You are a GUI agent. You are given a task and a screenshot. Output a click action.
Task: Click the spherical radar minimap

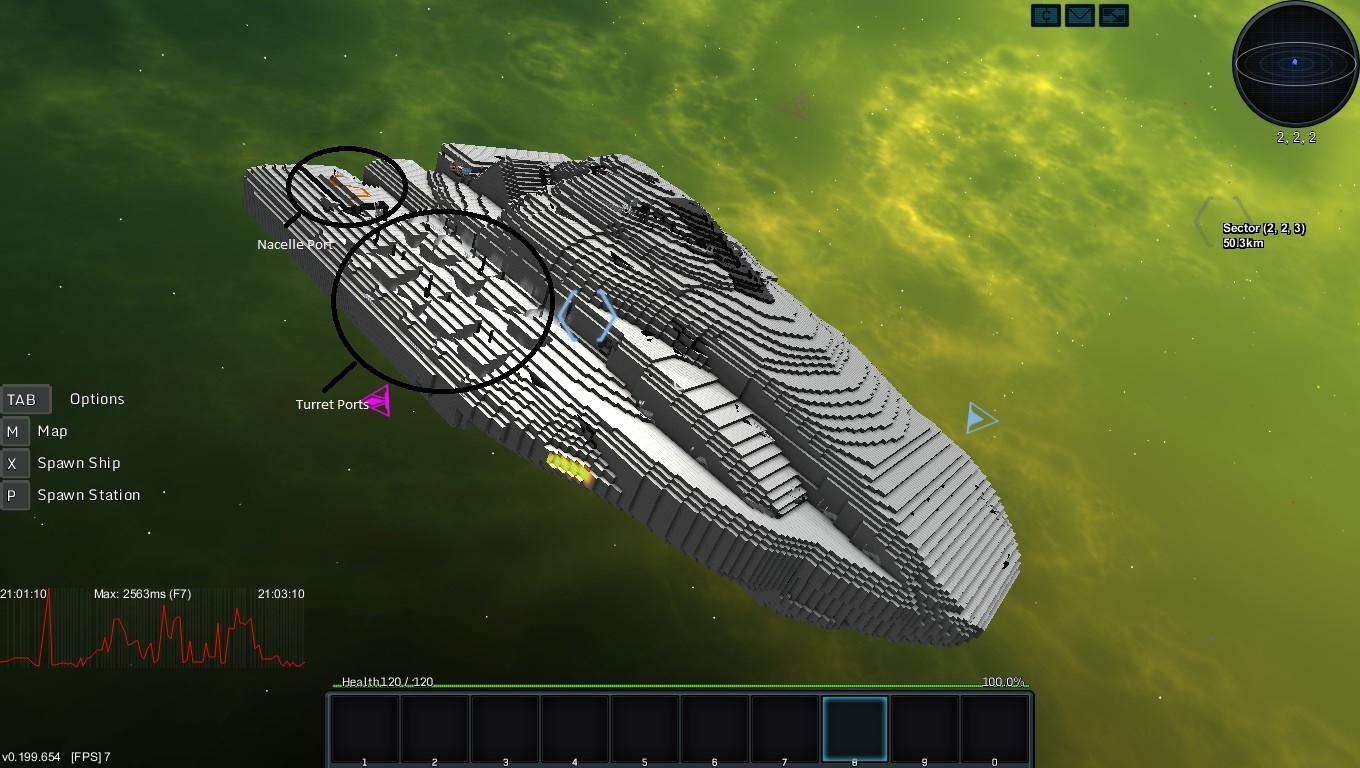pyautogui.click(x=1295, y=64)
